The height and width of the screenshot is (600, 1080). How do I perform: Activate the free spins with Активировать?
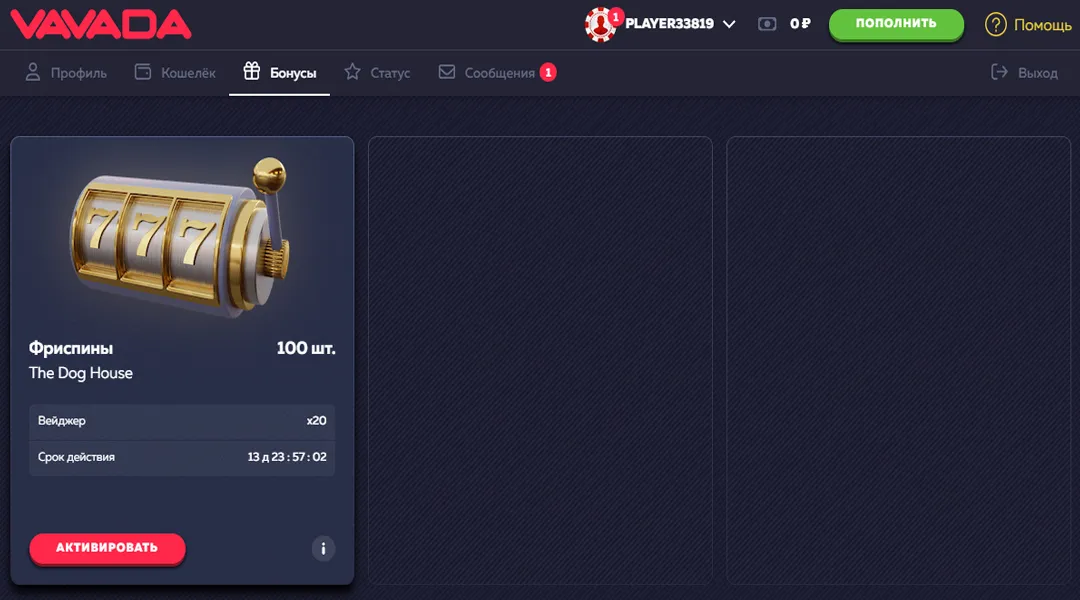107,548
